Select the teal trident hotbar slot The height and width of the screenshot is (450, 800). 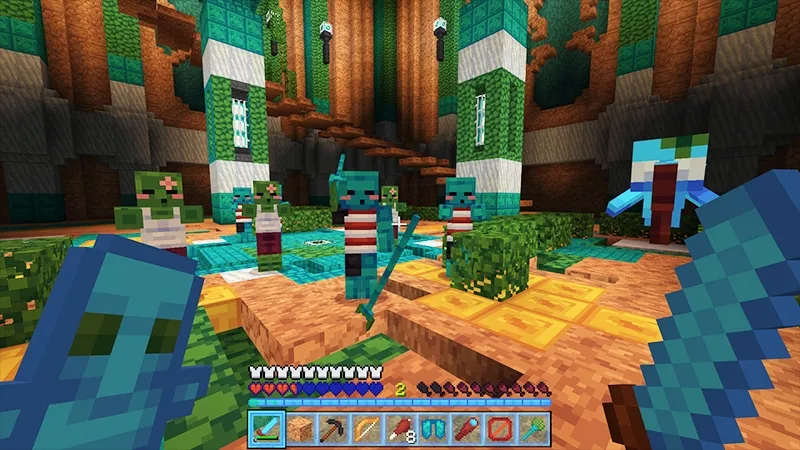click(533, 428)
